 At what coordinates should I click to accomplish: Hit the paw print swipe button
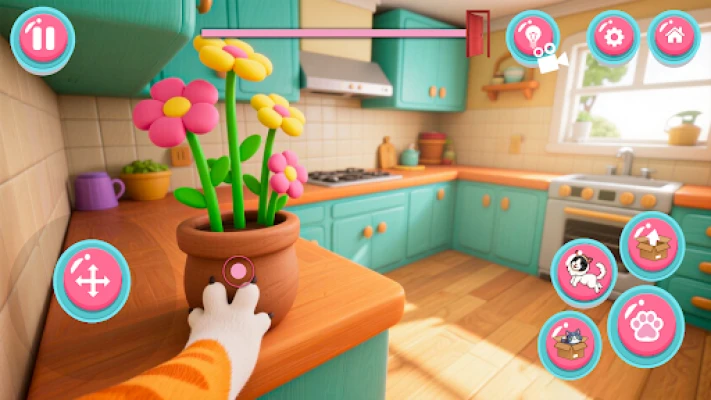click(x=646, y=326)
